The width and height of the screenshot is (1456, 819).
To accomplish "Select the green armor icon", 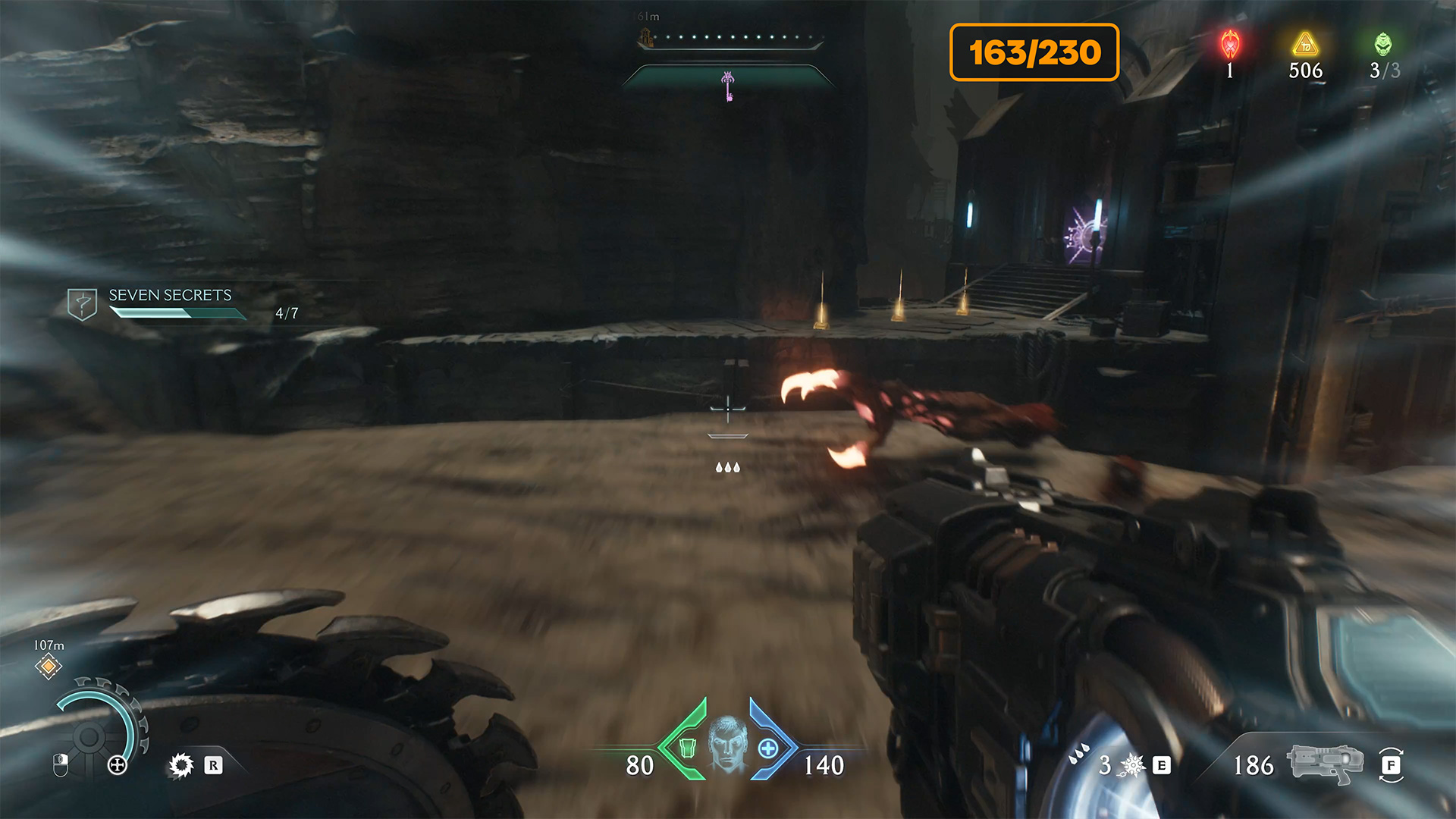I will point(687,748).
